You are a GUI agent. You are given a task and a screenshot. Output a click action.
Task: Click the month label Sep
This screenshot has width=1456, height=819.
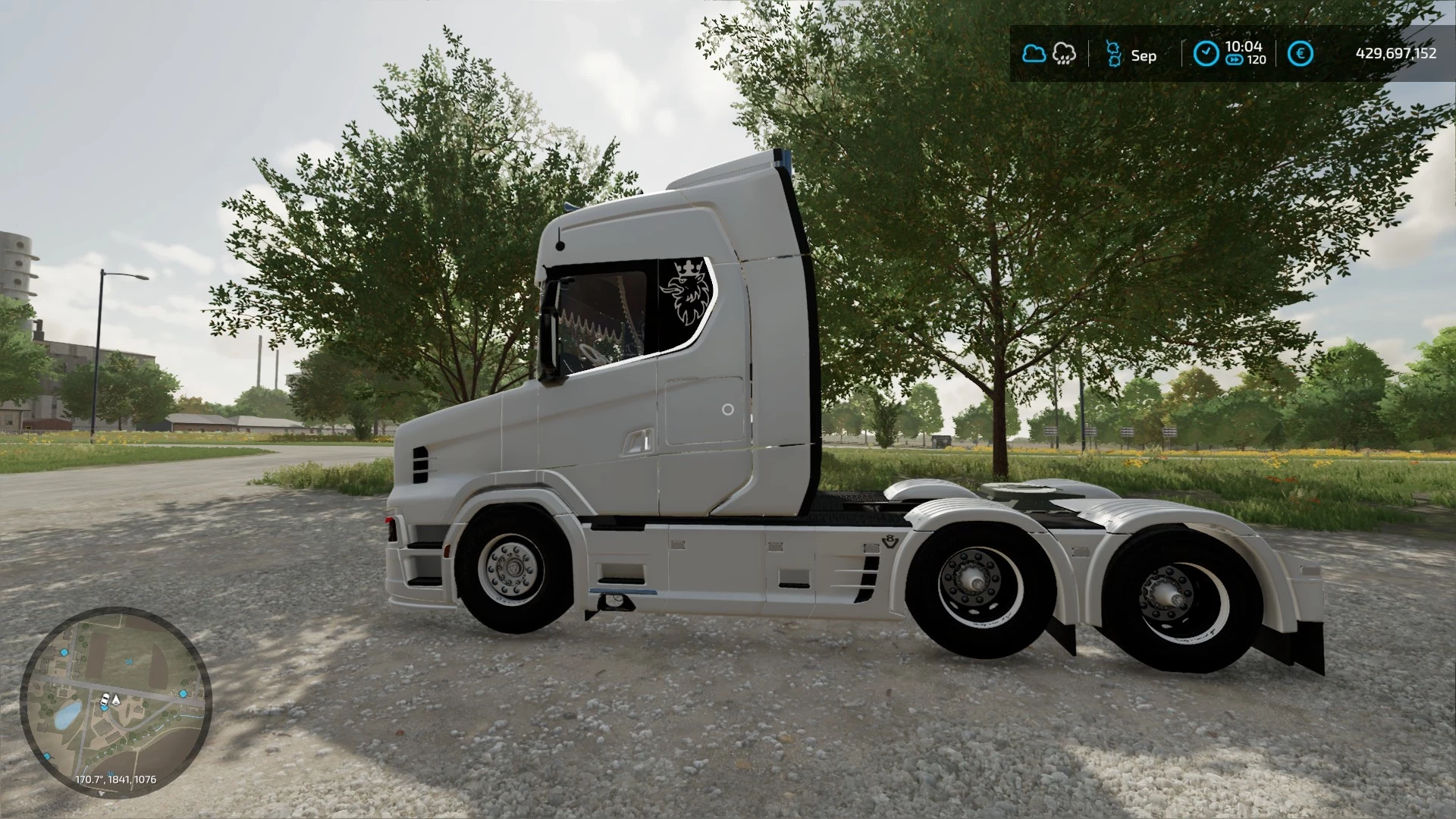1144,55
